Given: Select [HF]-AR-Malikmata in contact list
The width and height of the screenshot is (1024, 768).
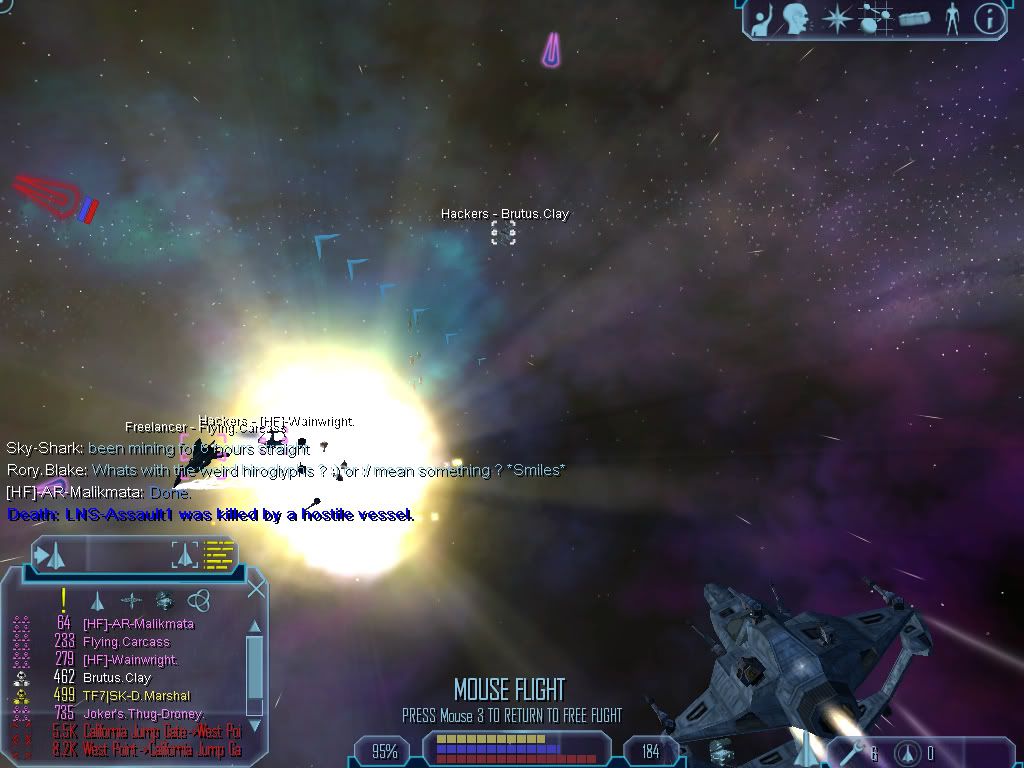Looking at the screenshot, I should (x=138, y=624).
